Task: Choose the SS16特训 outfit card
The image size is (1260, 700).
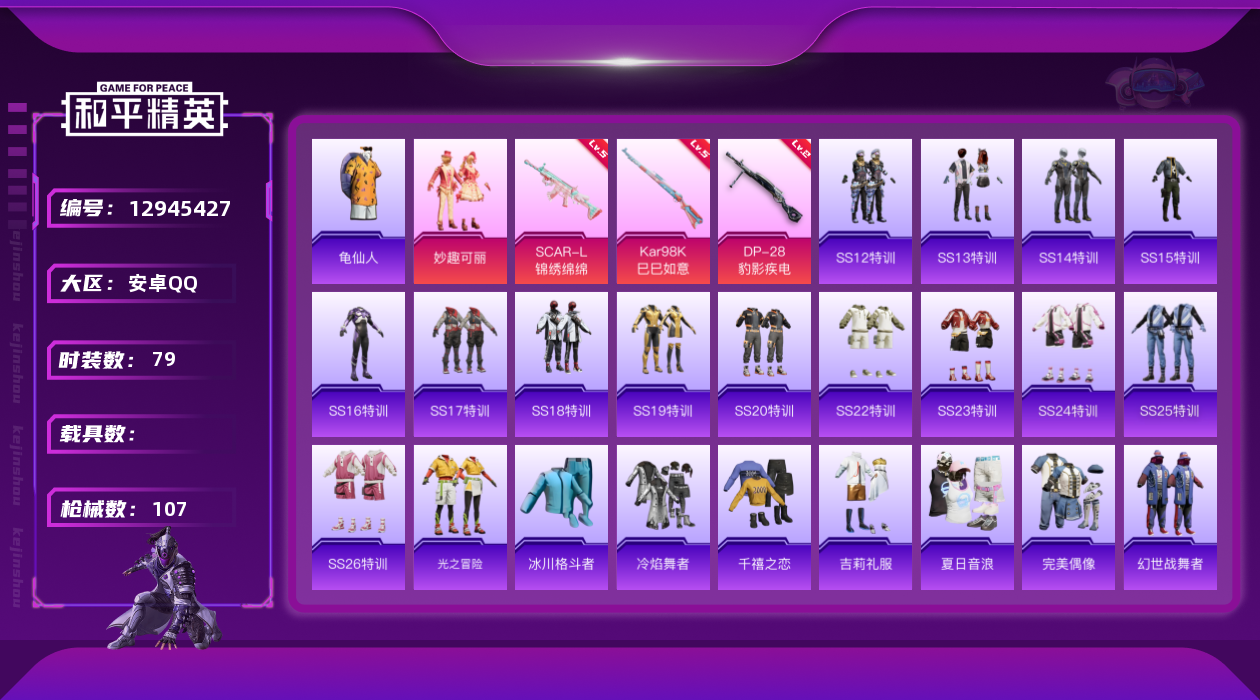Action: (358, 364)
